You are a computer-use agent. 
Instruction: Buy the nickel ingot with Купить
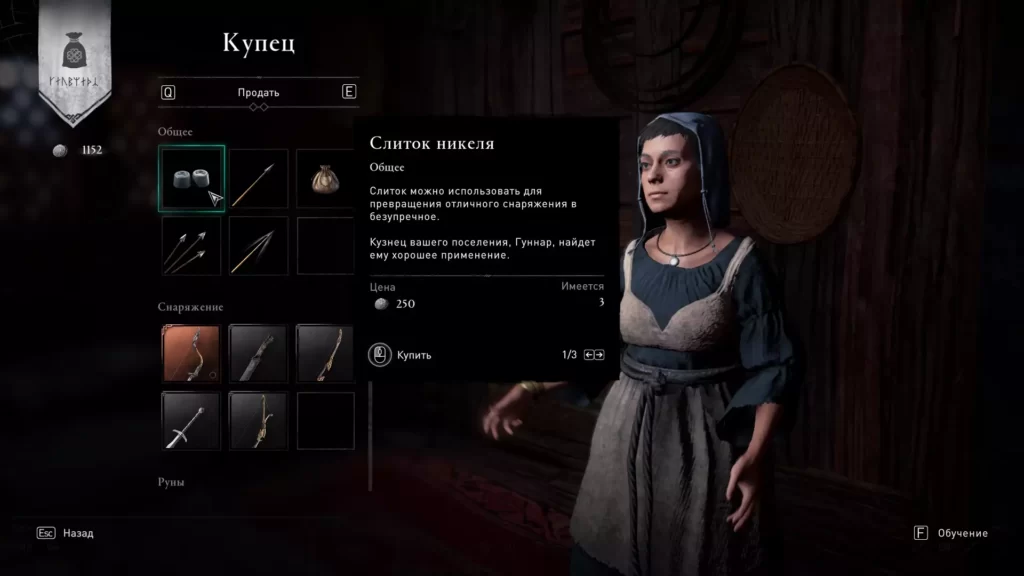point(402,355)
